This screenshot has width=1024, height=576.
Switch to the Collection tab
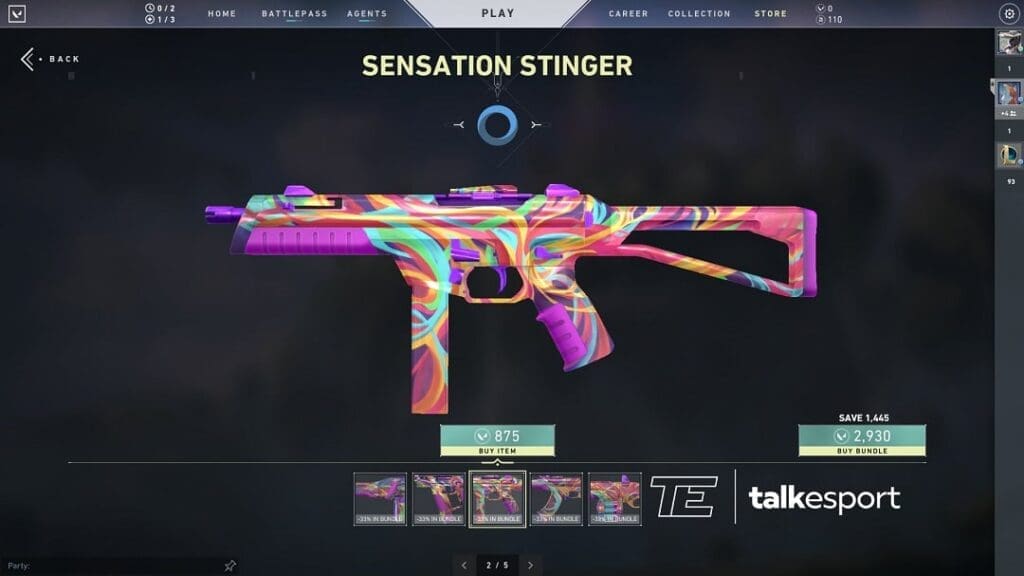699,14
